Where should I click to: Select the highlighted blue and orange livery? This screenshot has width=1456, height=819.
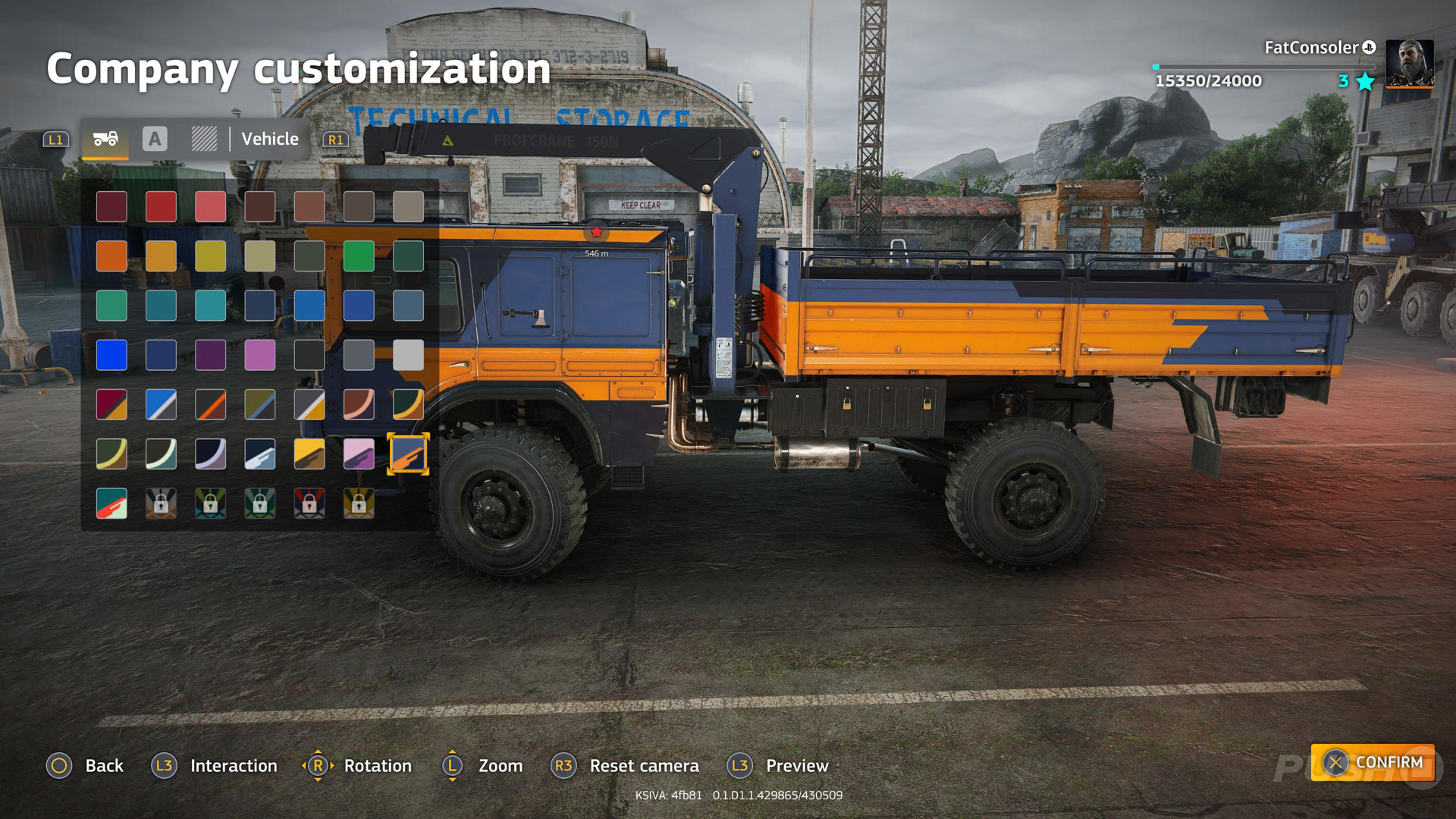408,453
